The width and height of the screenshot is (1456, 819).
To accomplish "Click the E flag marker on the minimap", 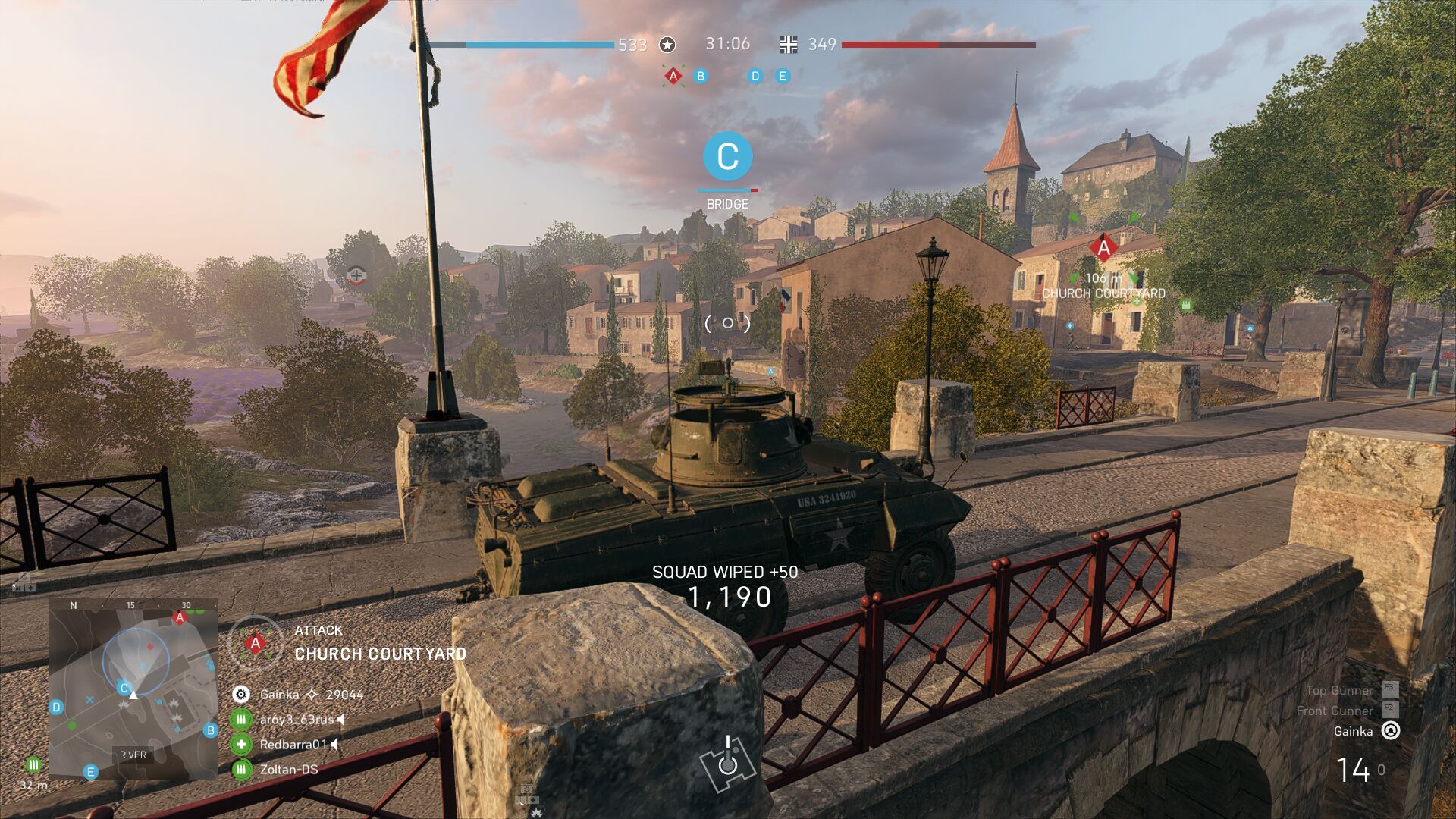I will (90, 772).
